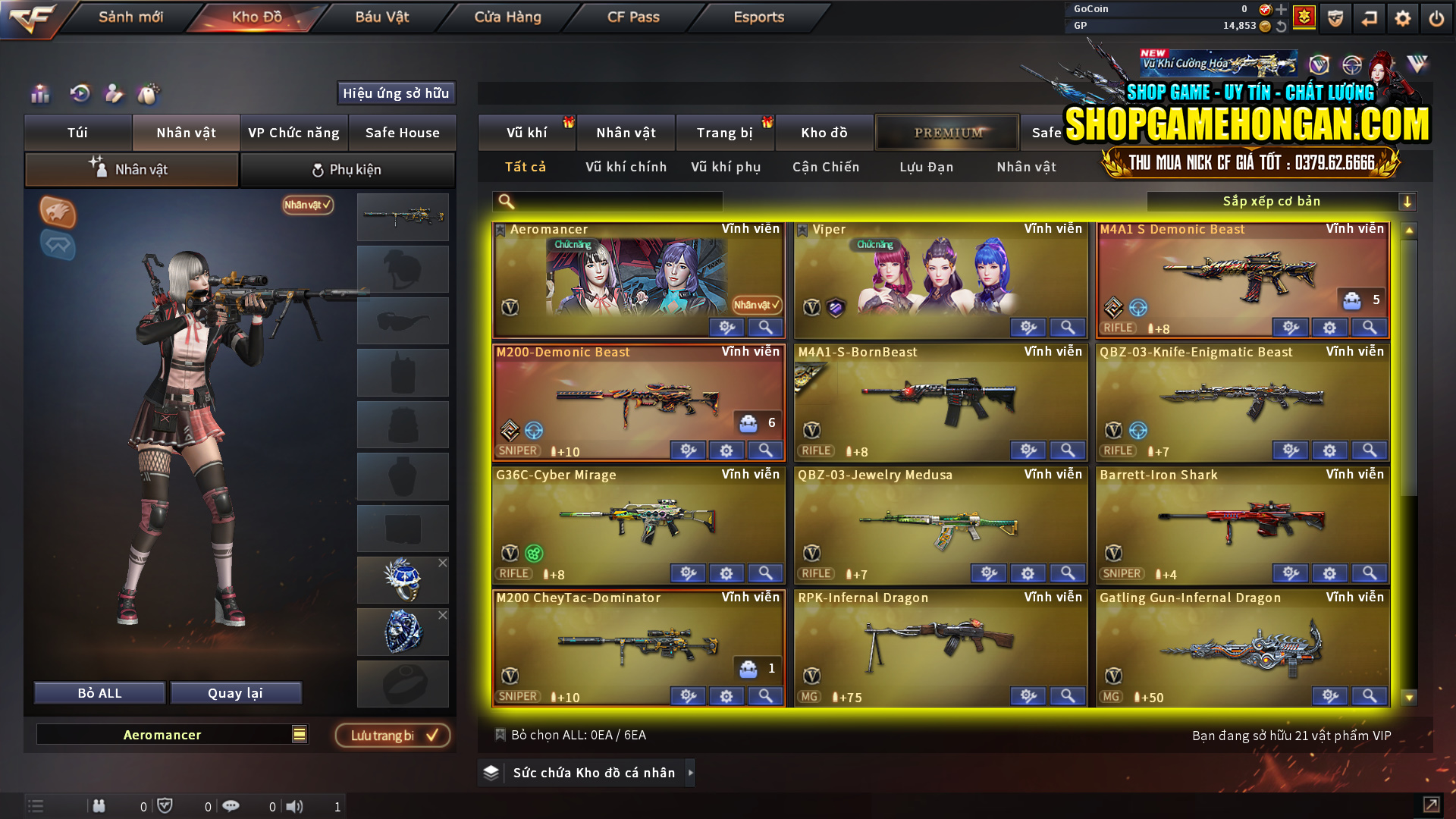Toggle the bookmark flag on Bỏ chọn ALL row
Image resolution: width=1456 pixels, height=819 pixels.
(x=500, y=735)
